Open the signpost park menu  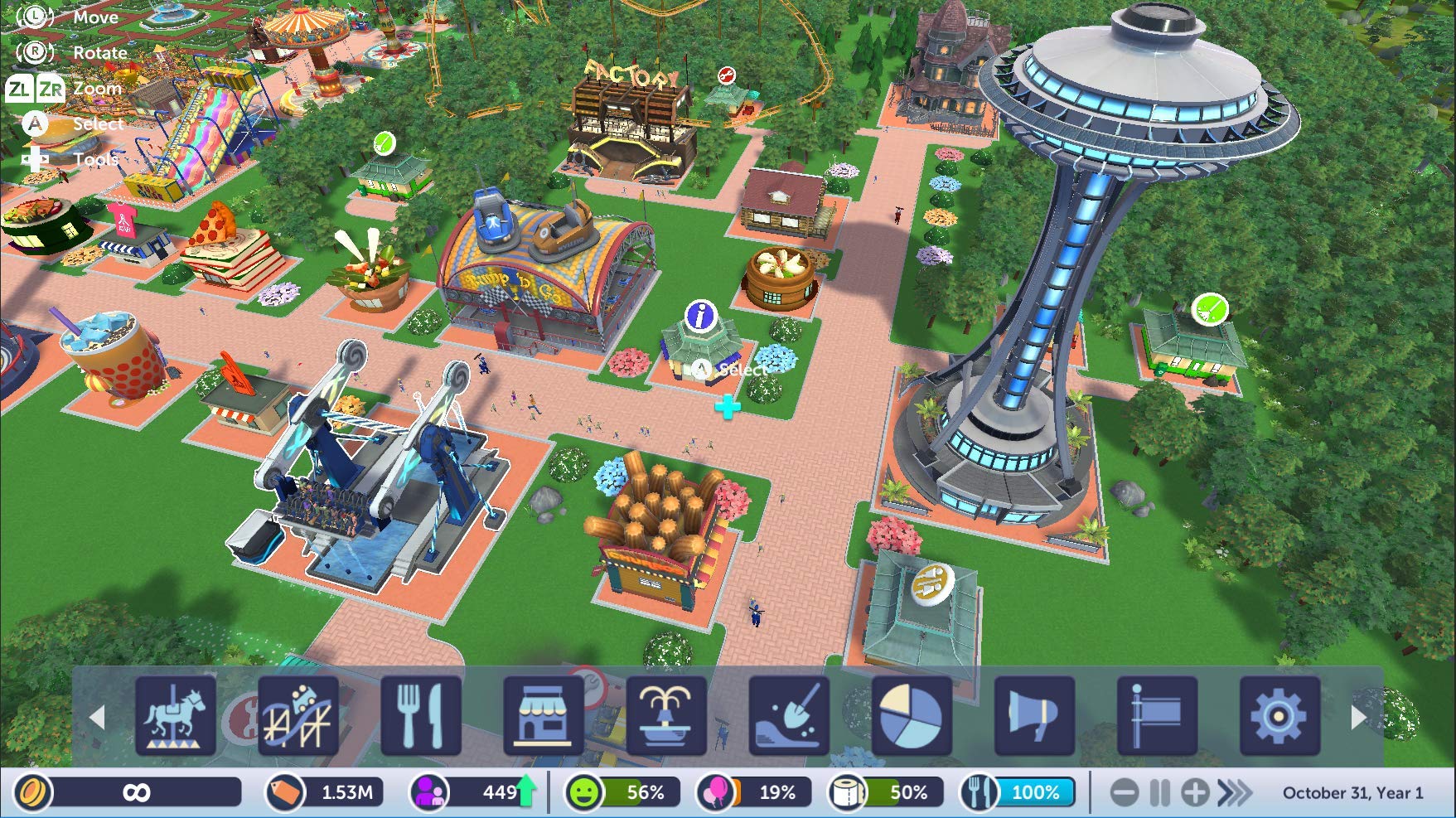[x=1157, y=715]
